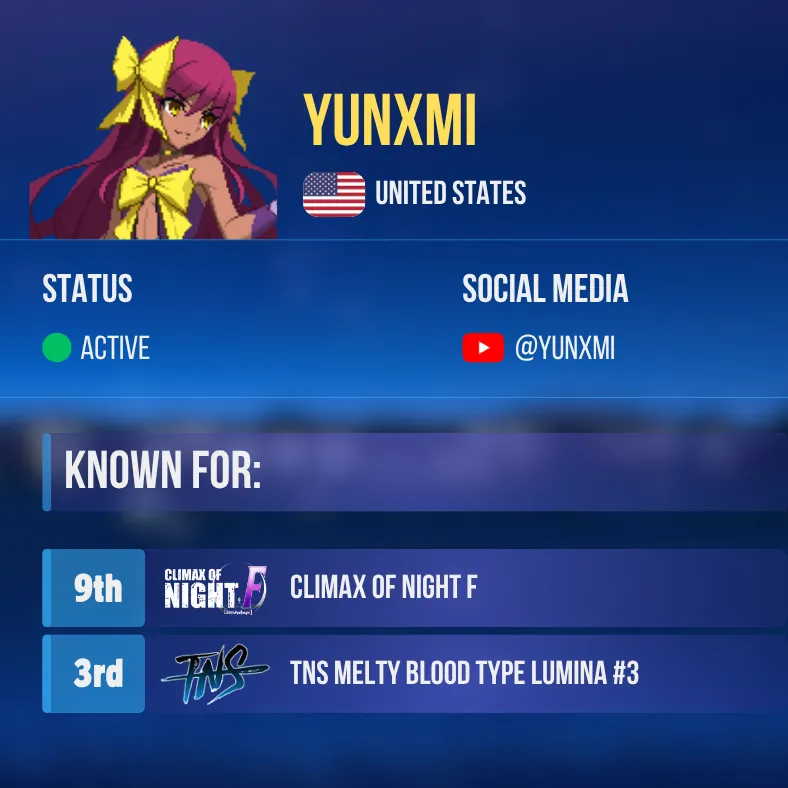
Task: Click the TNS tournament logo
Action: click(214, 674)
